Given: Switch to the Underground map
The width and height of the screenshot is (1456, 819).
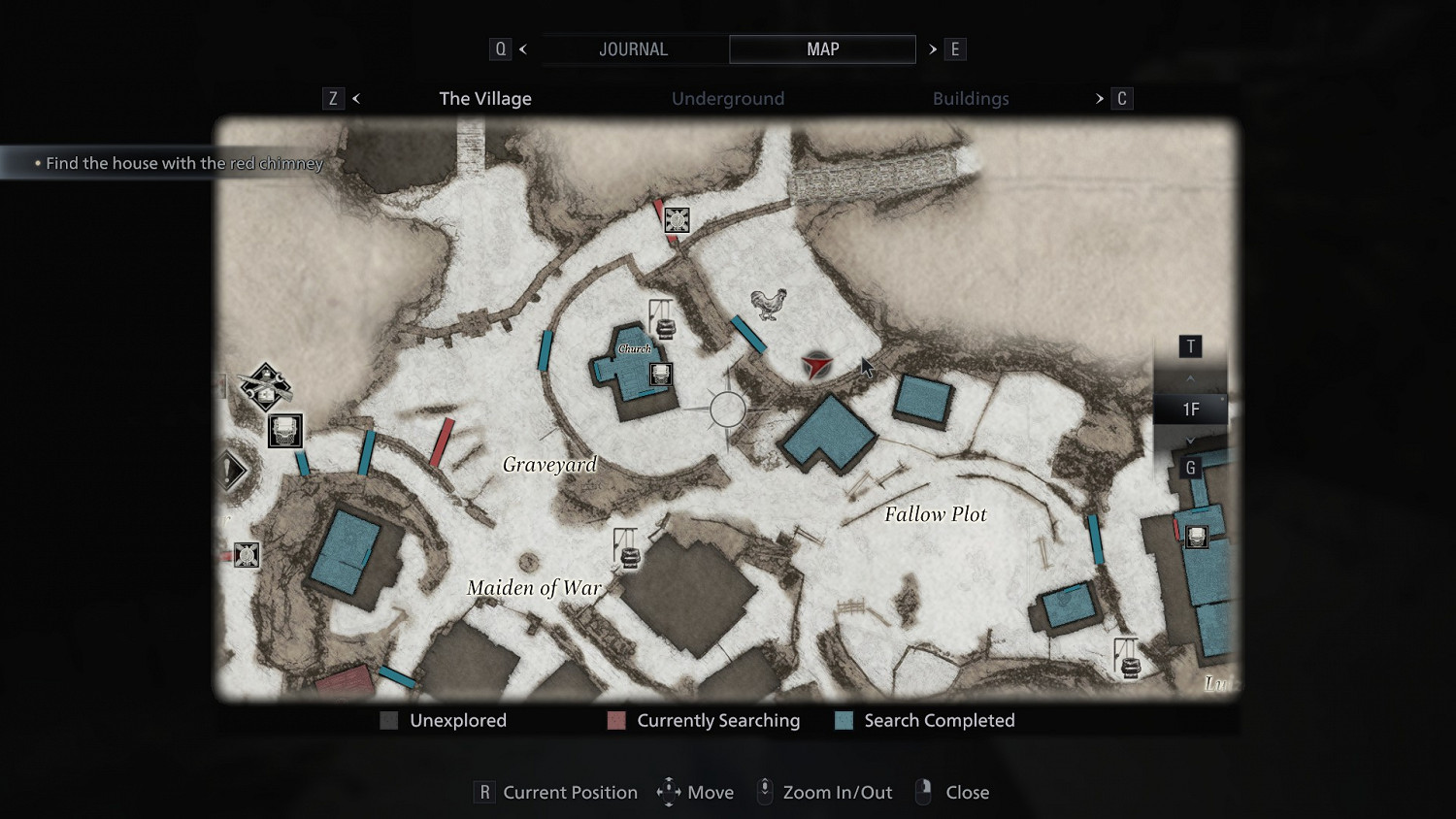Looking at the screenshot, I should pyautogui.click(x=728, y=99).
